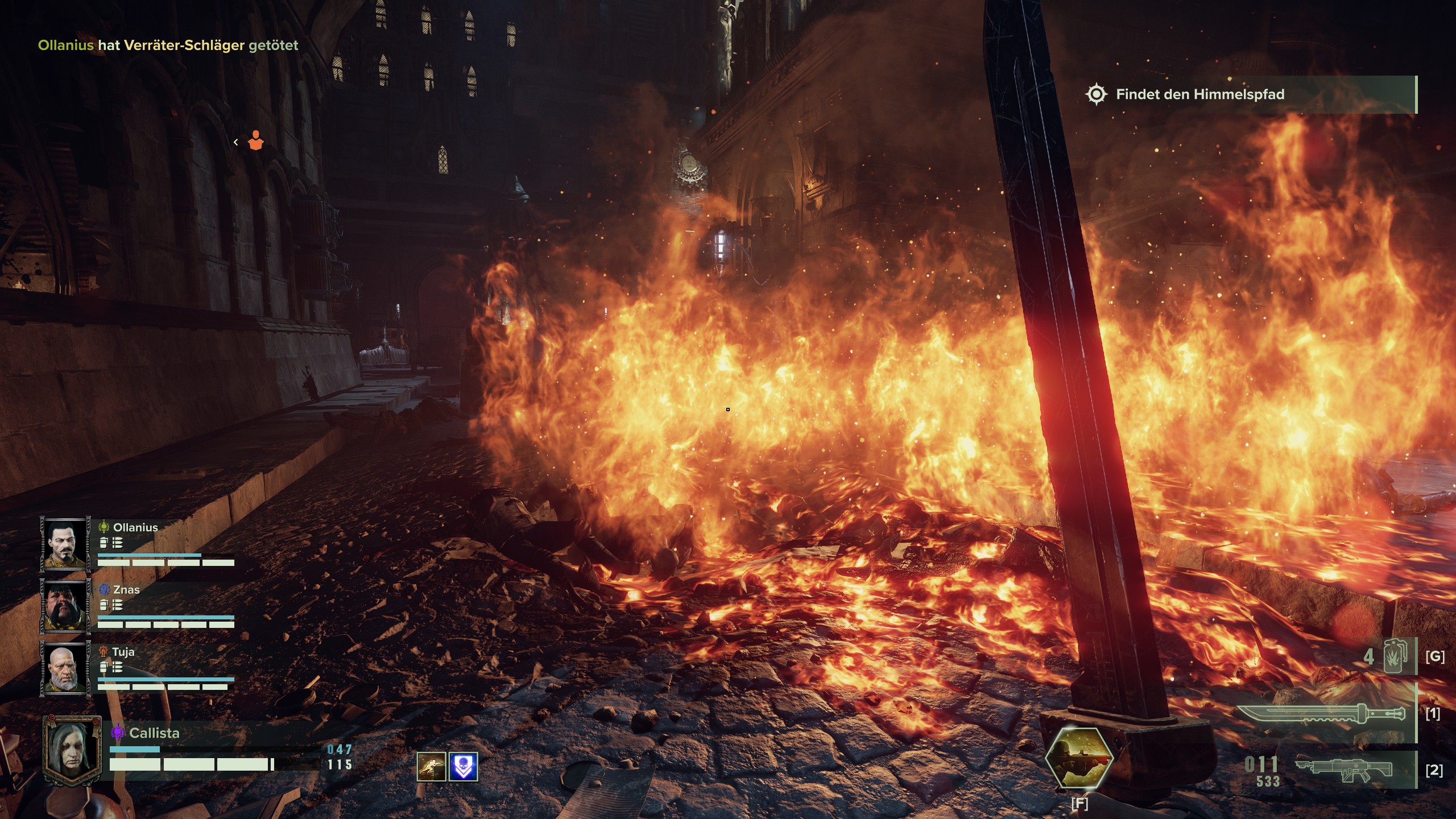Image resolution: width=1456 pixels, height=819 pixels.
Task: Select Tuja's teammate portrait
Action: [64, 668]
